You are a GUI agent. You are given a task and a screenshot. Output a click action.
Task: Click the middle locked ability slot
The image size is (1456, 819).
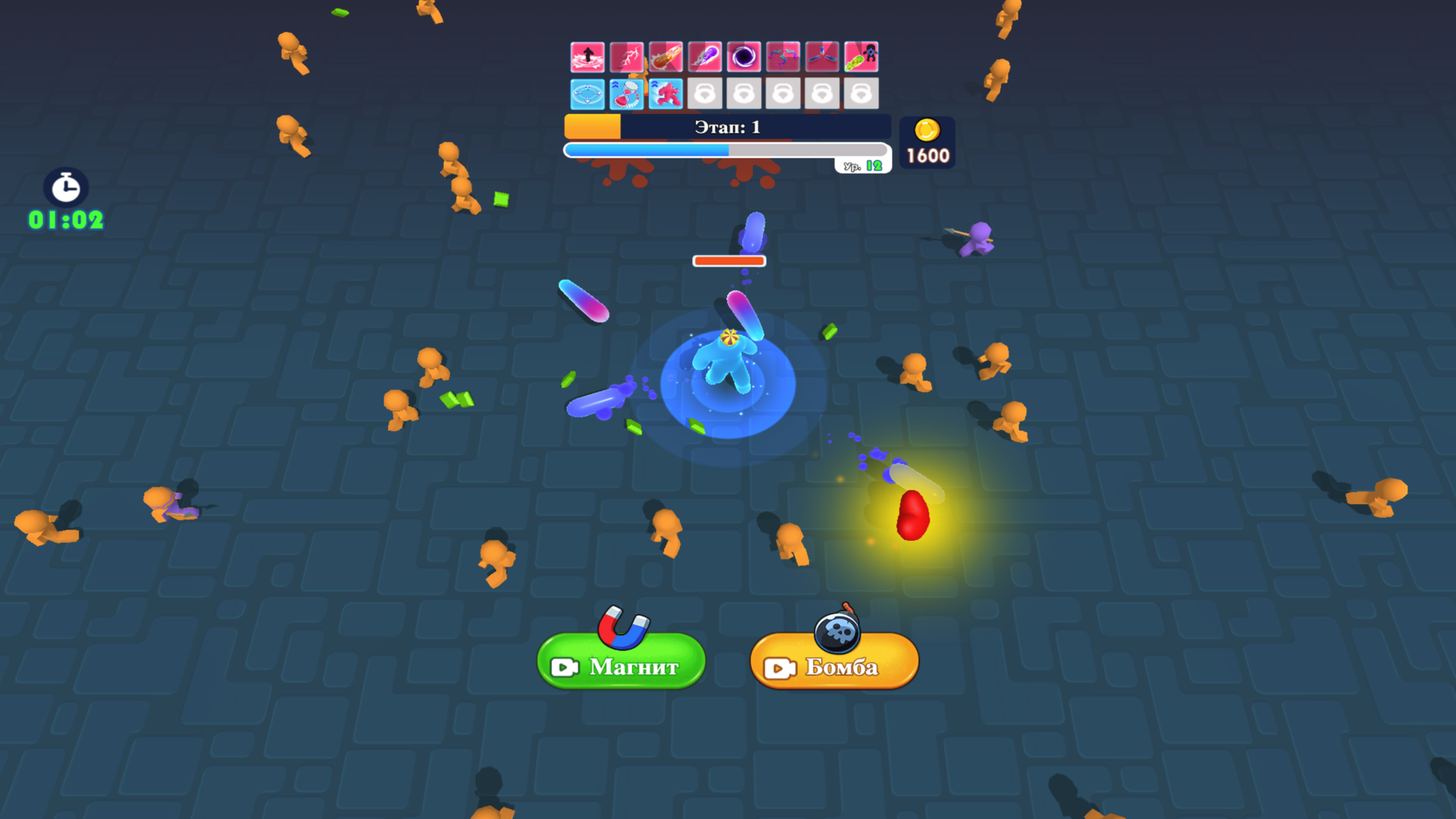[785, 93]
